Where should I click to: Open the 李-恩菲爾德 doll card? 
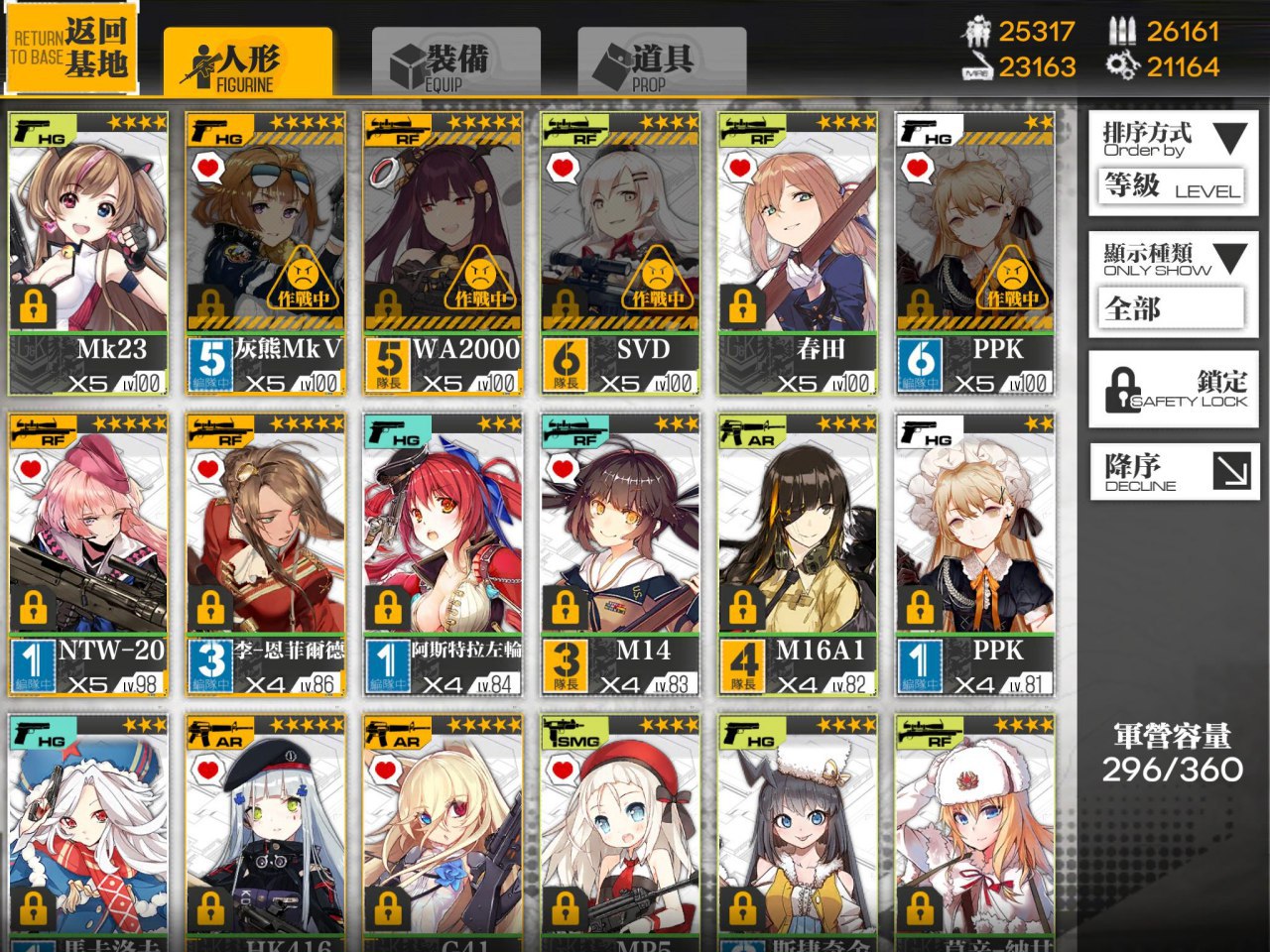point(266,554)
